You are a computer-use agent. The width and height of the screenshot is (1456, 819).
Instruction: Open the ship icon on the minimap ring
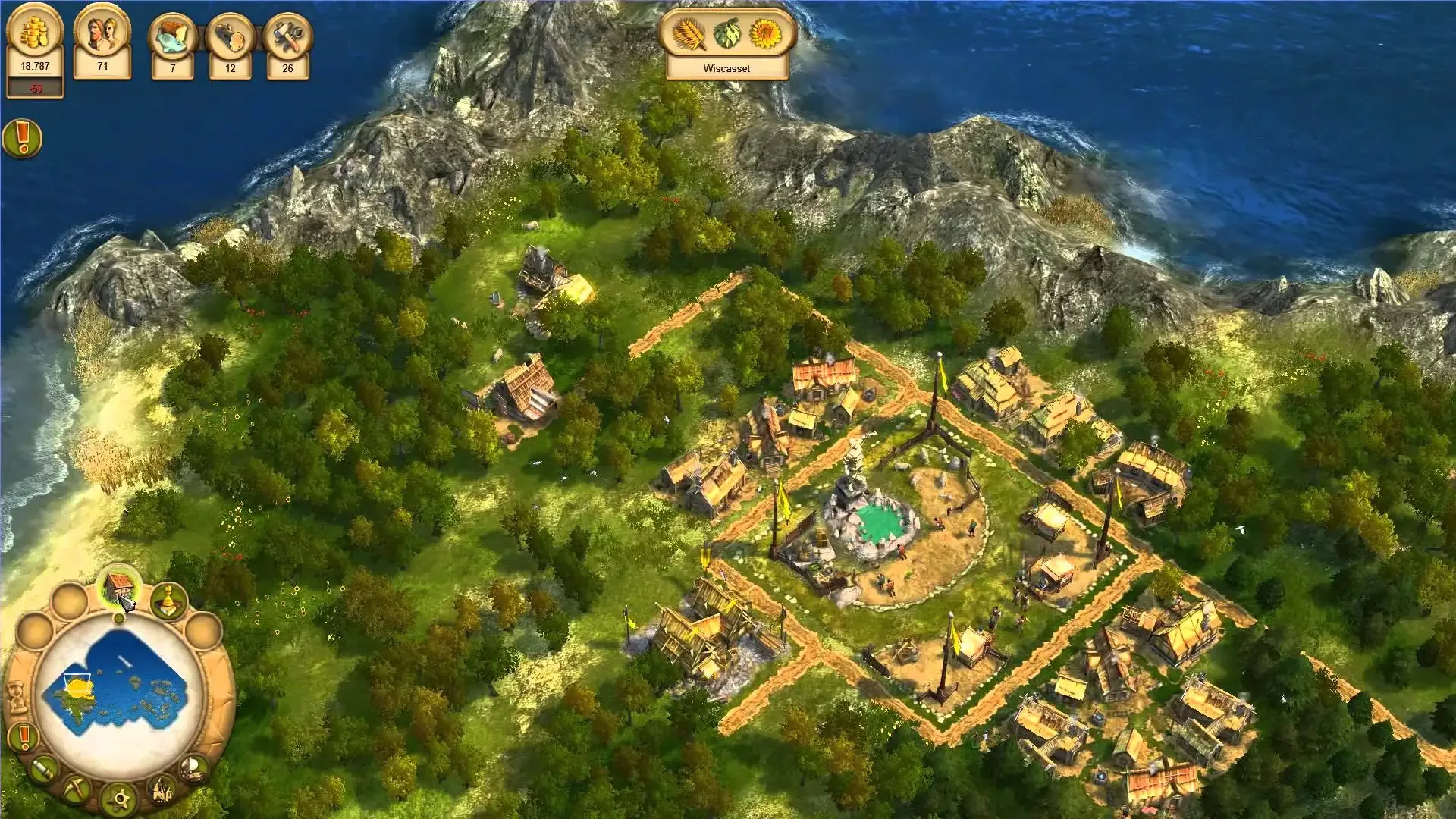coord(193,768)
